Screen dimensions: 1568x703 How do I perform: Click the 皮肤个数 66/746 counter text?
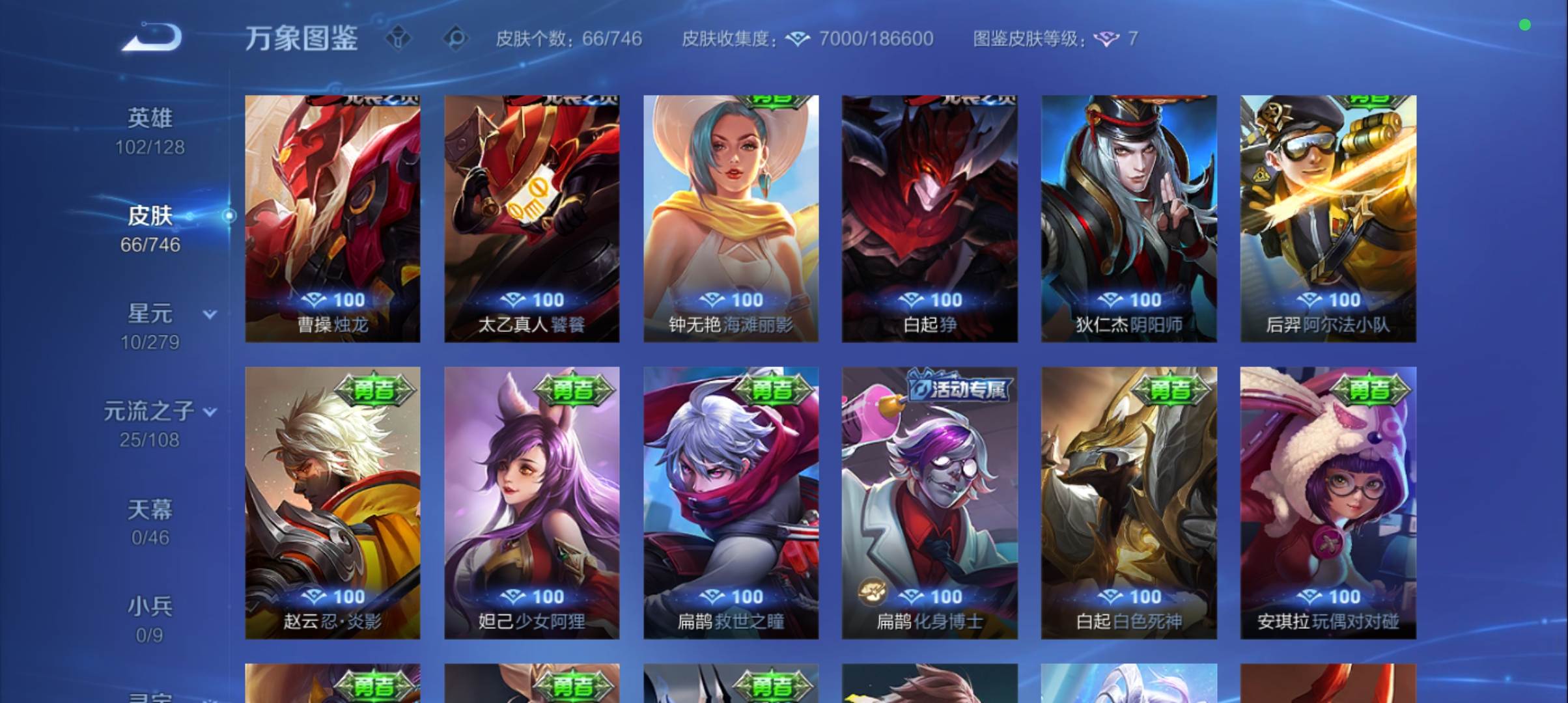[x=566, y=39]
